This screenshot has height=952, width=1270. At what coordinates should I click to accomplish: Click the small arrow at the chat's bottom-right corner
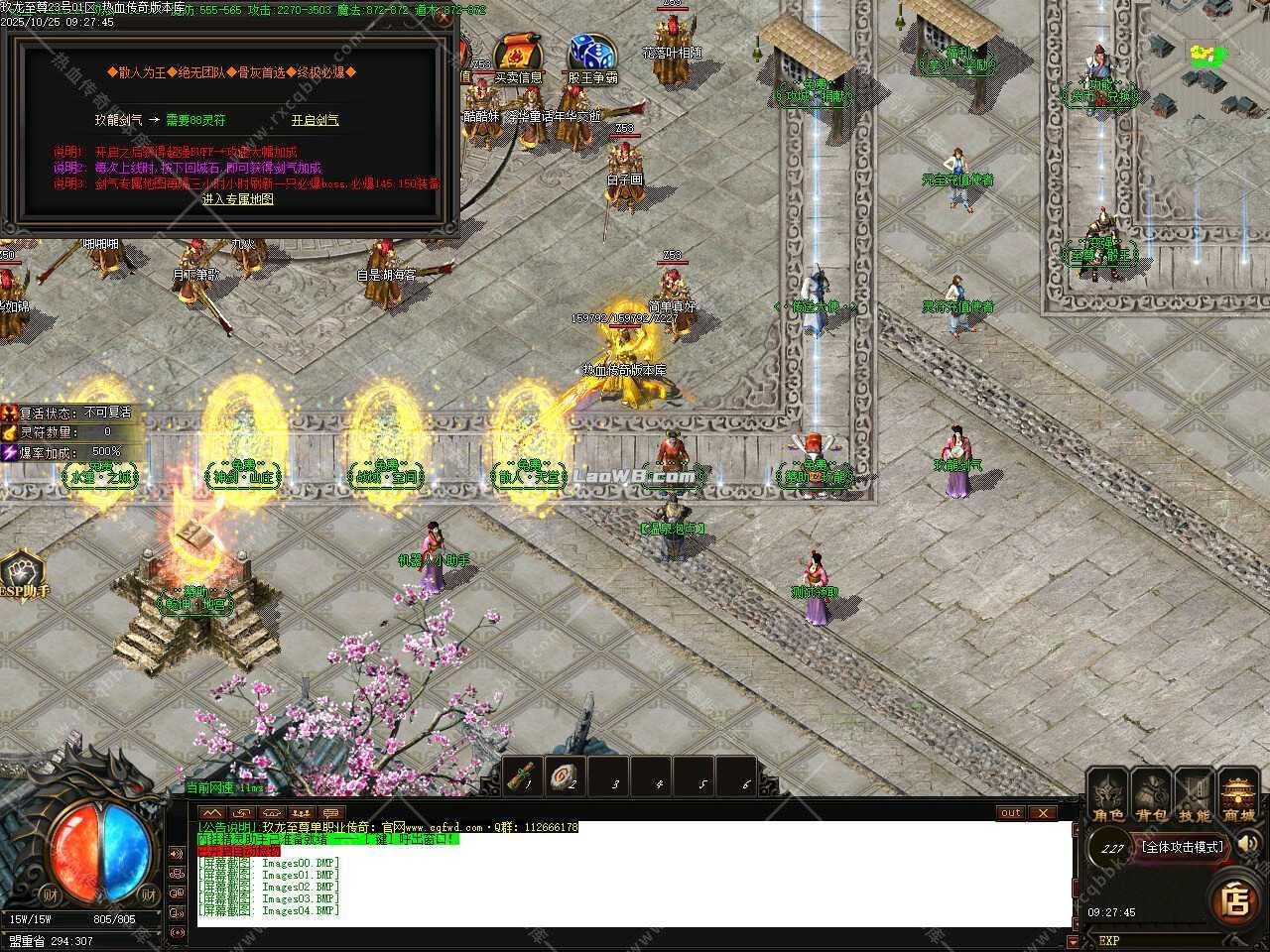1074,941
